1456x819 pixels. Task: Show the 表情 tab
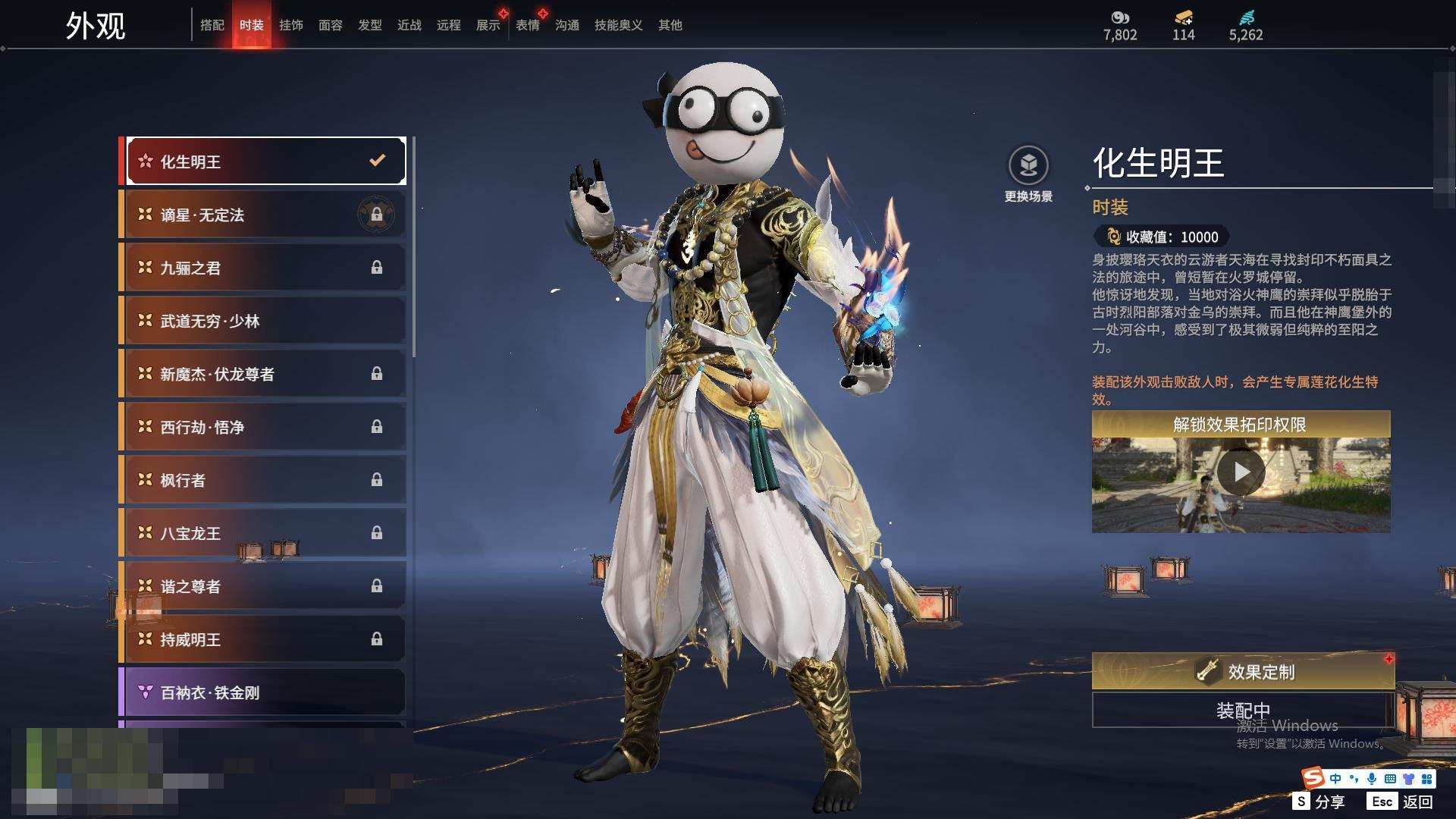[x=528, y=25]
